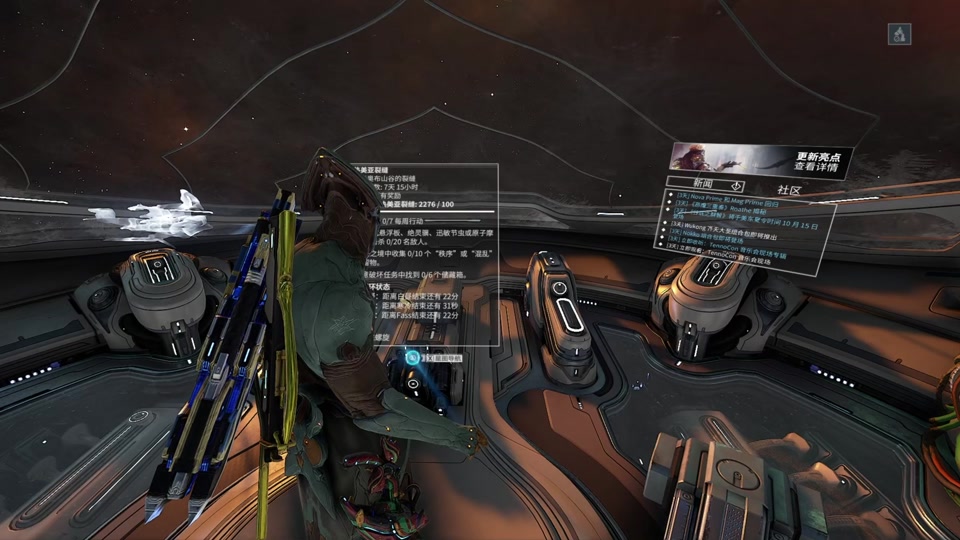The height and width of the screenshot is (540, 960).
Task: Click the flame icon in the top-right corner
Action: pos(899,34)
